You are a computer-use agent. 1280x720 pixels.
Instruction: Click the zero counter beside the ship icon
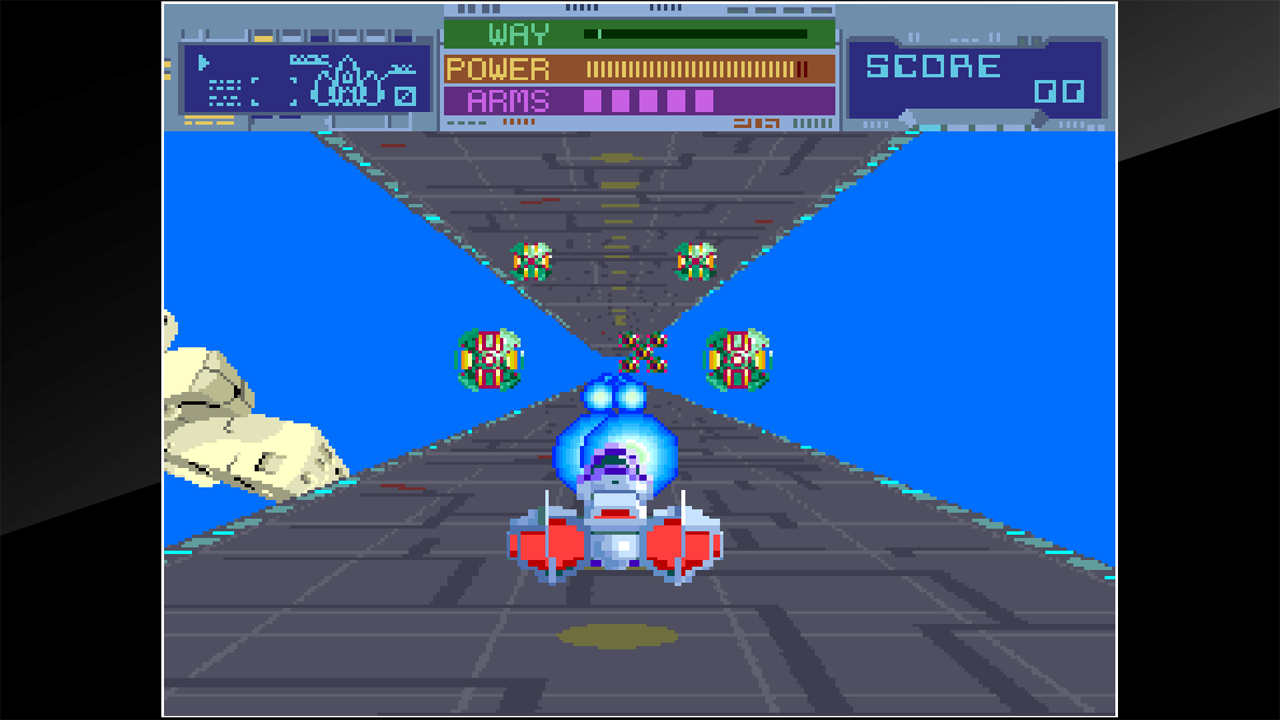coord(405,95)
